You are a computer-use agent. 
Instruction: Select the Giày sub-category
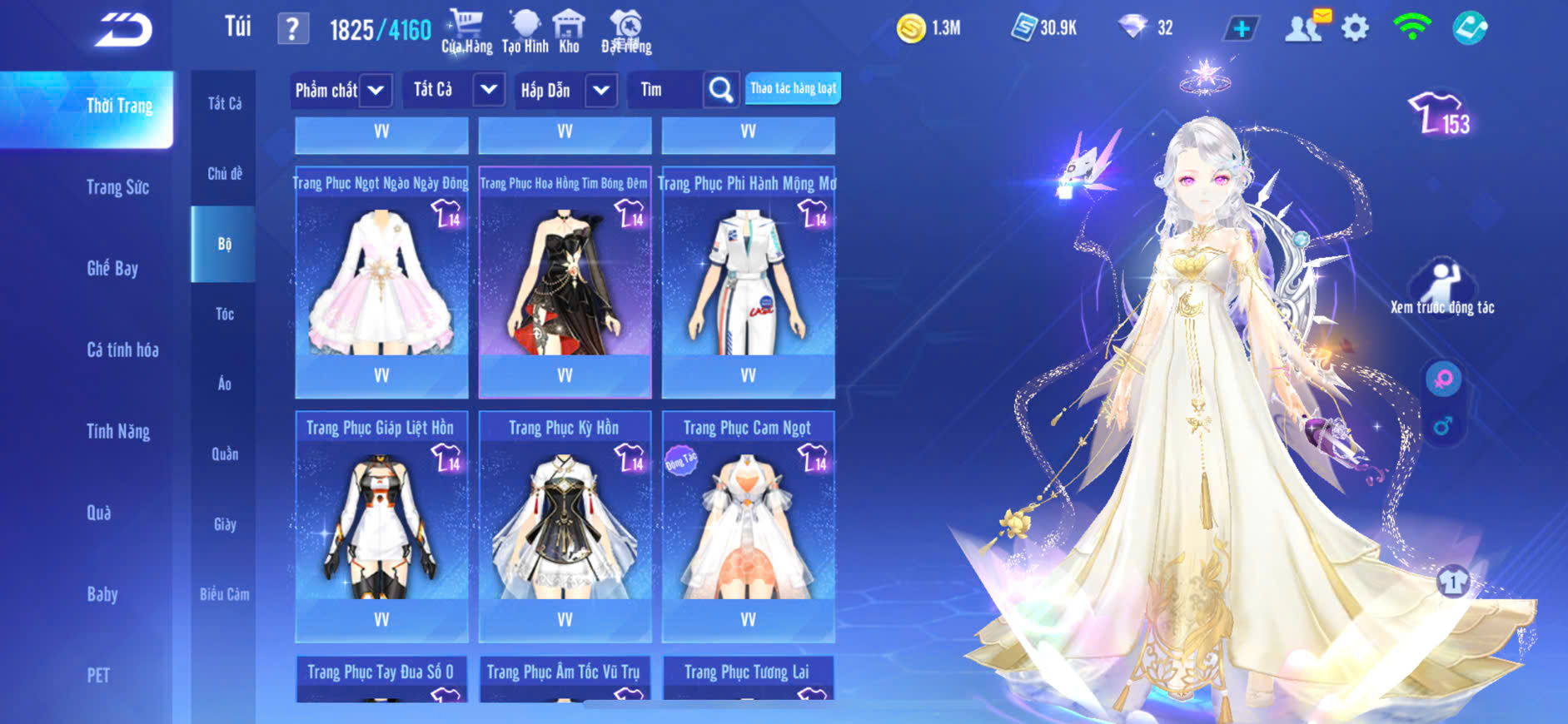click(224, 524)
